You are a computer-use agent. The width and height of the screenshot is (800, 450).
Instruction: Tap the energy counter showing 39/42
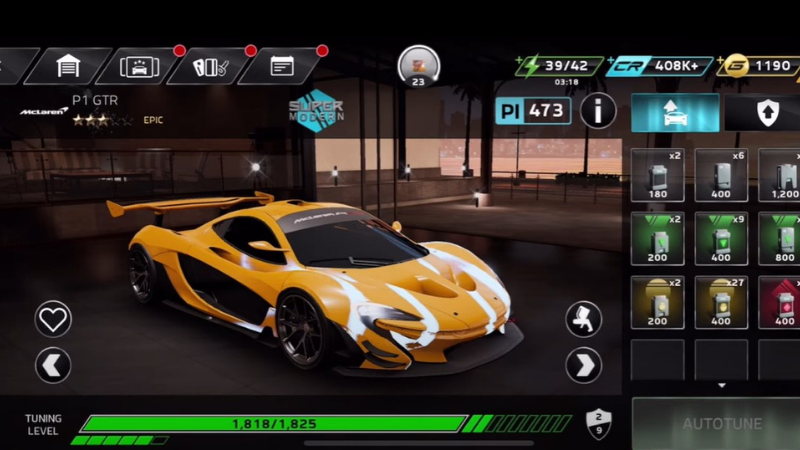562,66
